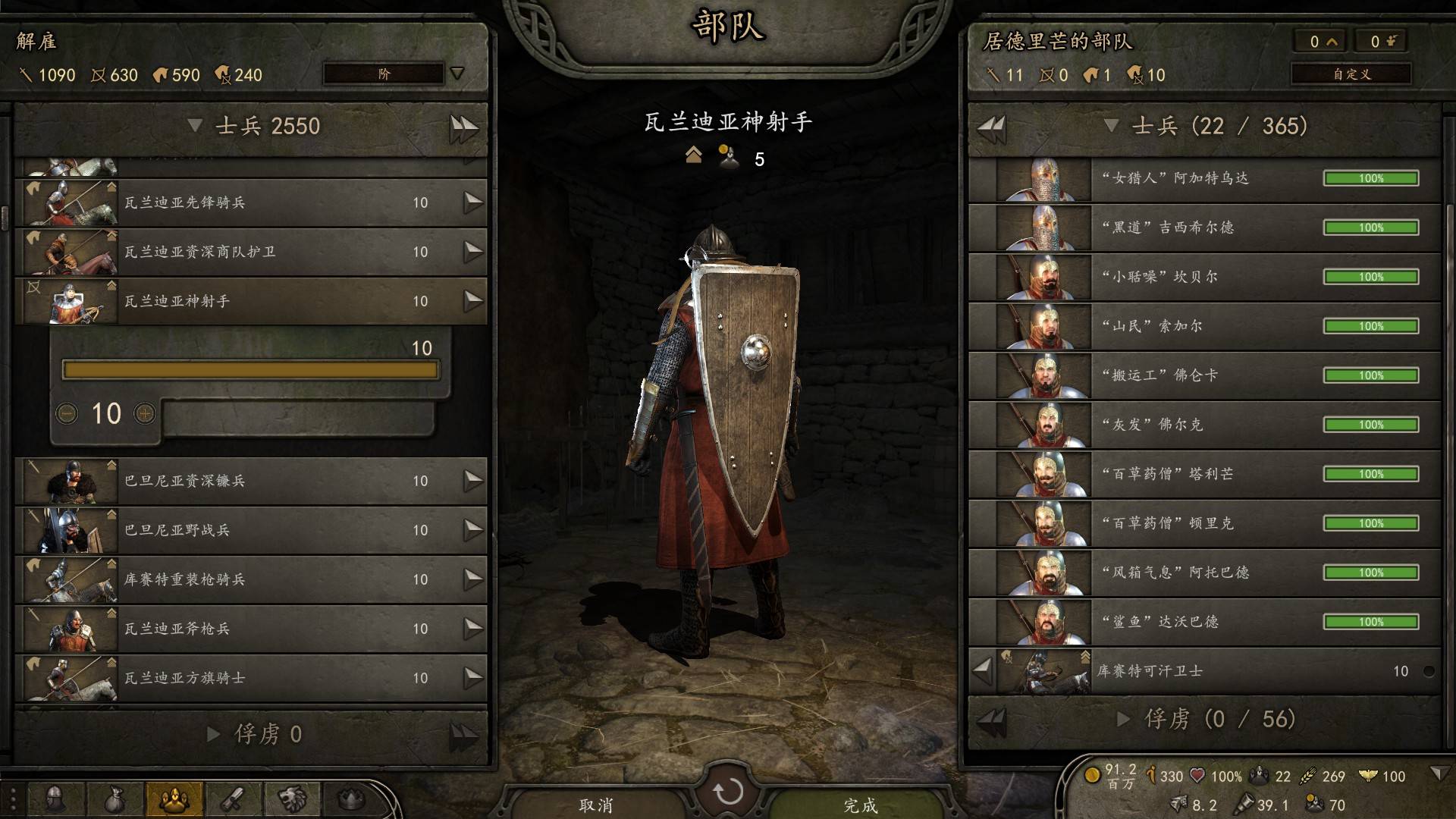
Task: Reset changes with the circular arrow button
Action: (x=728, y=792)
